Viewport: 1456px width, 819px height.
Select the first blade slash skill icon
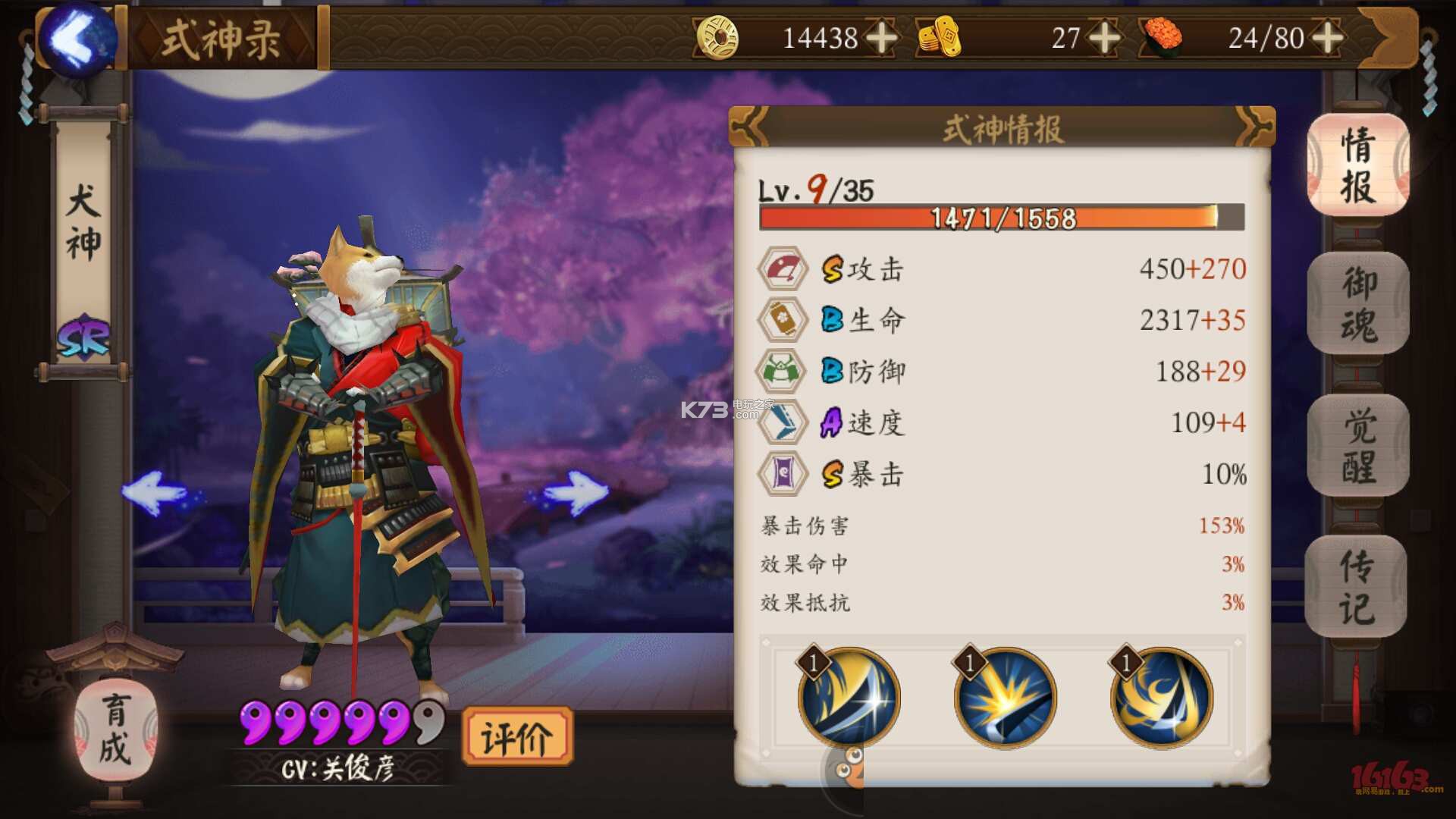click(x=849, y=696)
